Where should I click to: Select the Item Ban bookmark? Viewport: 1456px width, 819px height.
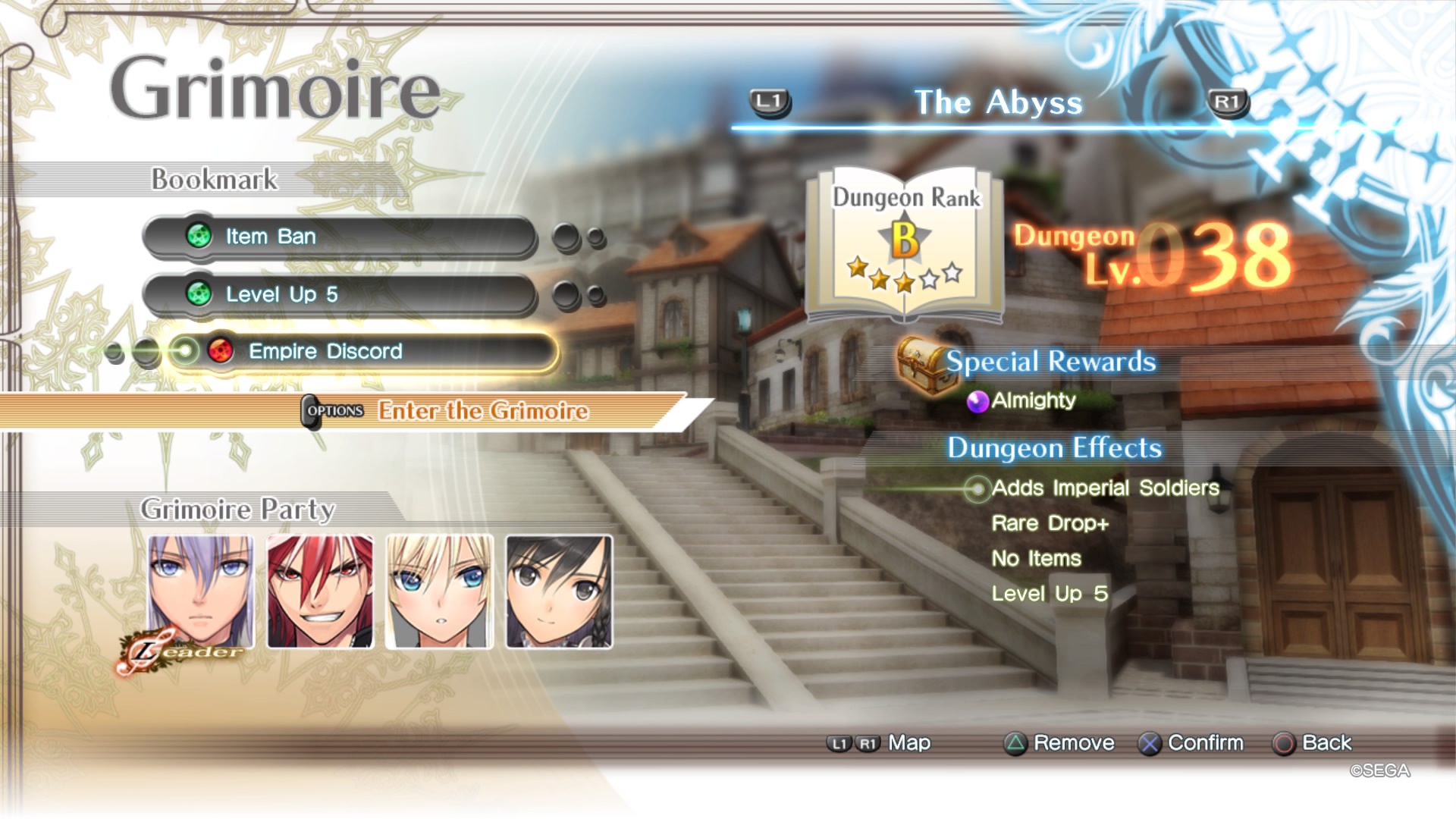(x=340, y=237)
